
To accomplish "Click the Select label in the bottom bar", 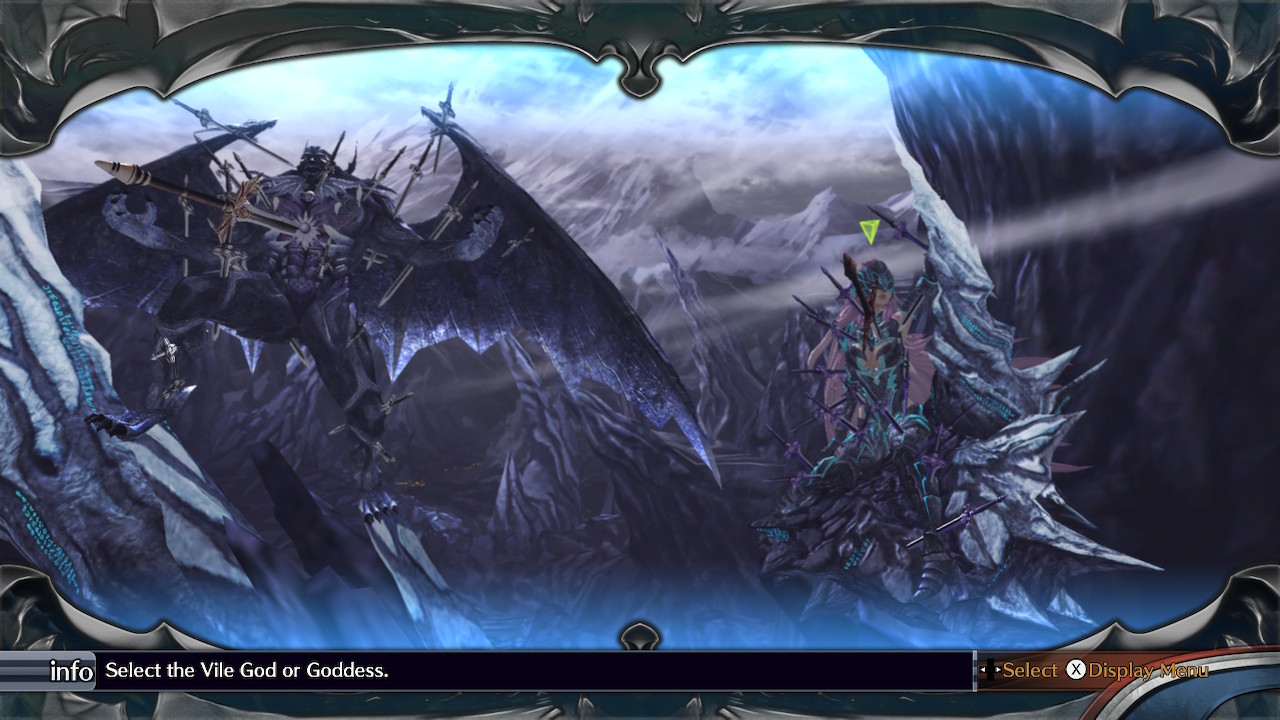I will [1031, 669].
